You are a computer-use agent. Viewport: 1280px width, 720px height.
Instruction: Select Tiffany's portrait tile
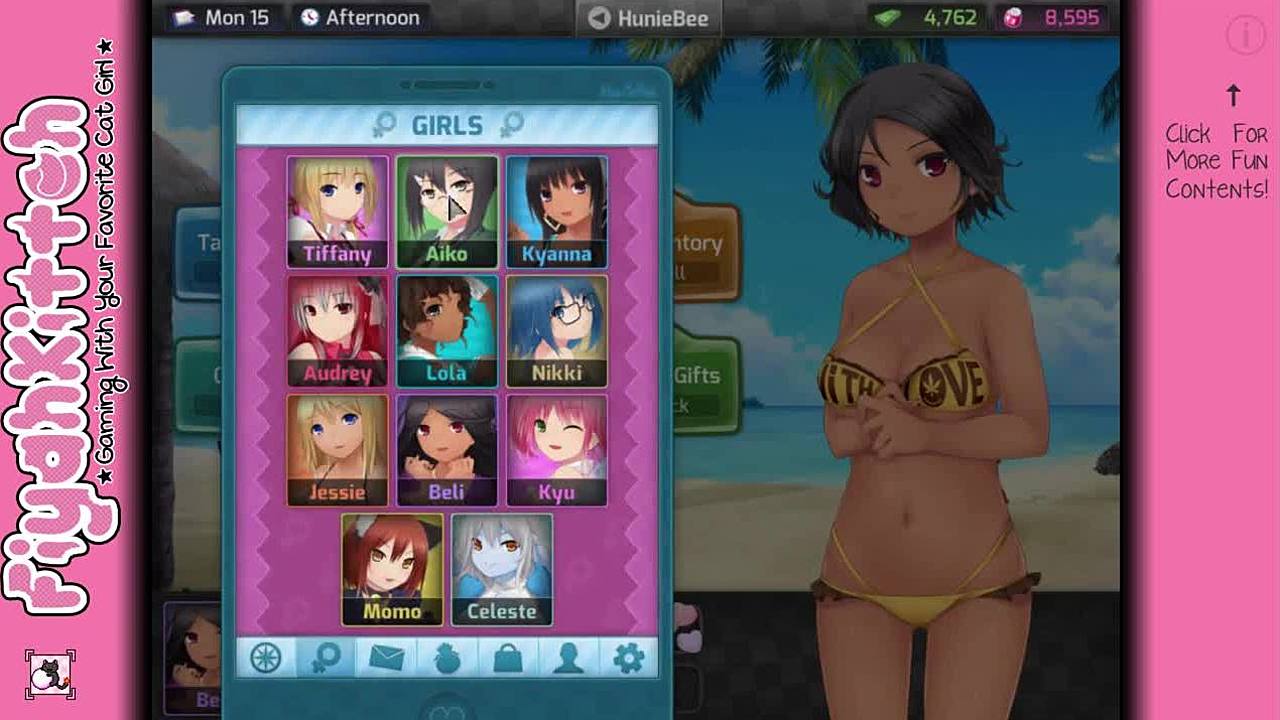click(x=337, y=212)
